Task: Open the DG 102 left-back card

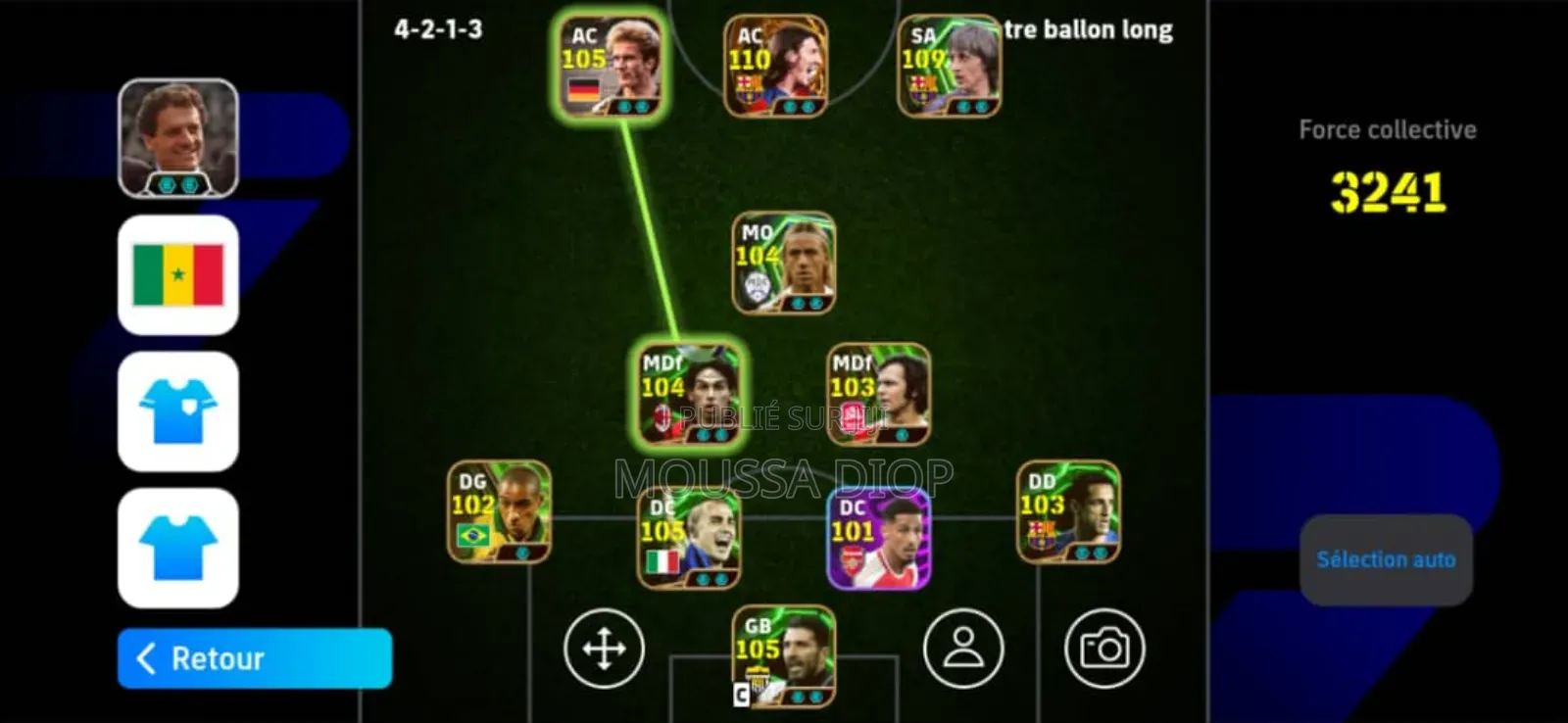Action: (498, 514)
